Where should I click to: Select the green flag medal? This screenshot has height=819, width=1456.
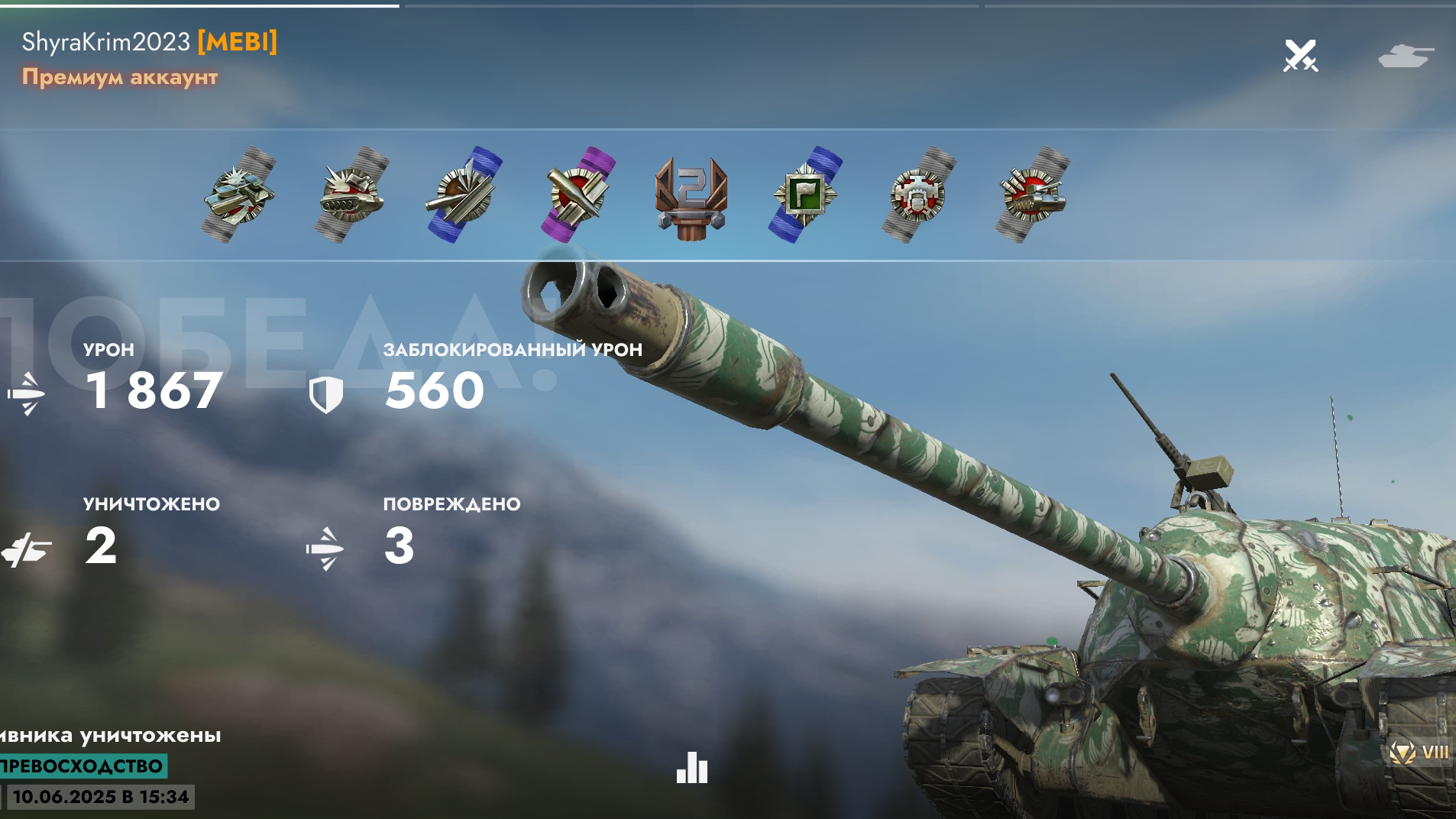tap(805, 194)
